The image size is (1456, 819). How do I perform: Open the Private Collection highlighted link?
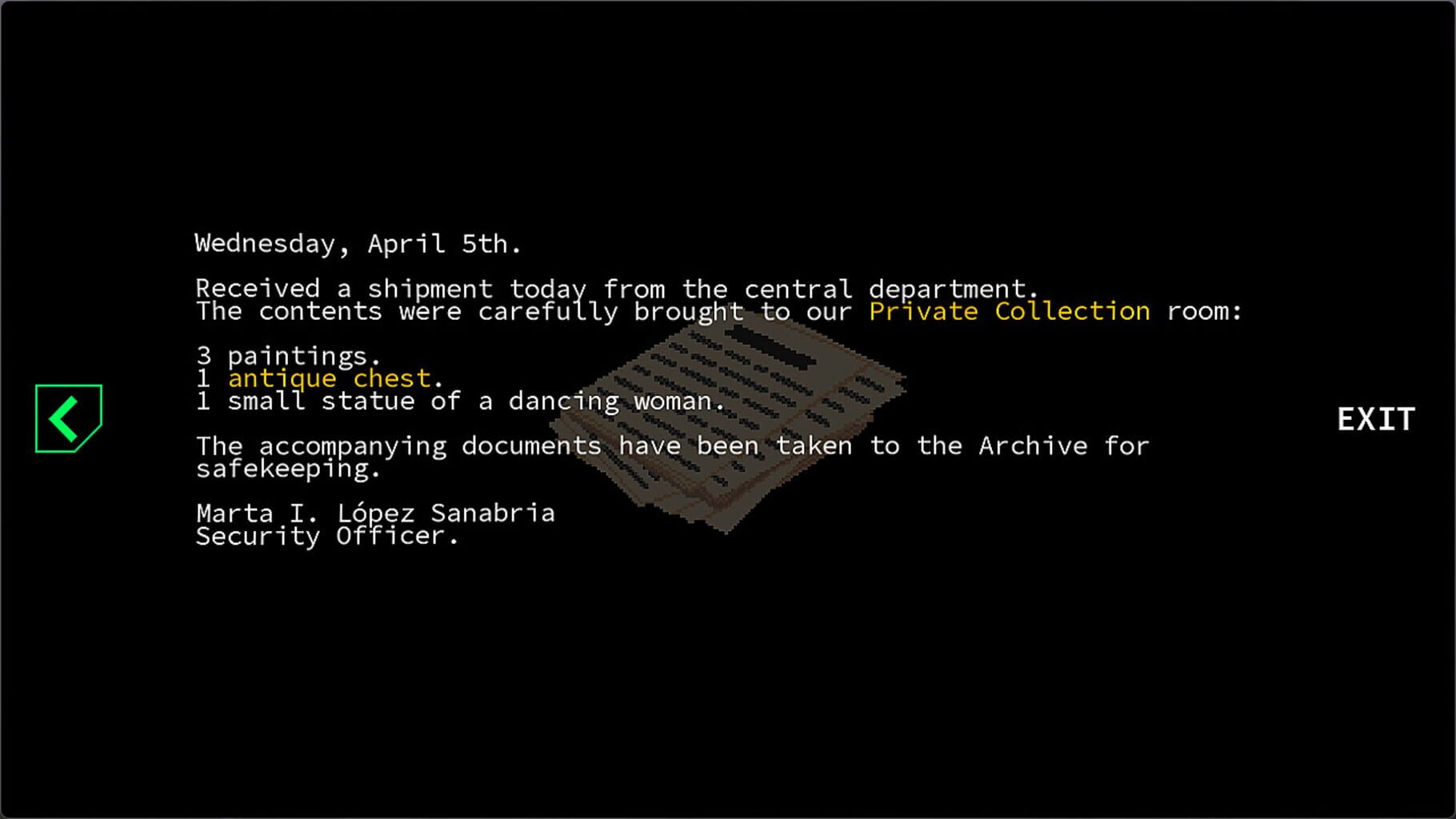tap(1011, 311)
